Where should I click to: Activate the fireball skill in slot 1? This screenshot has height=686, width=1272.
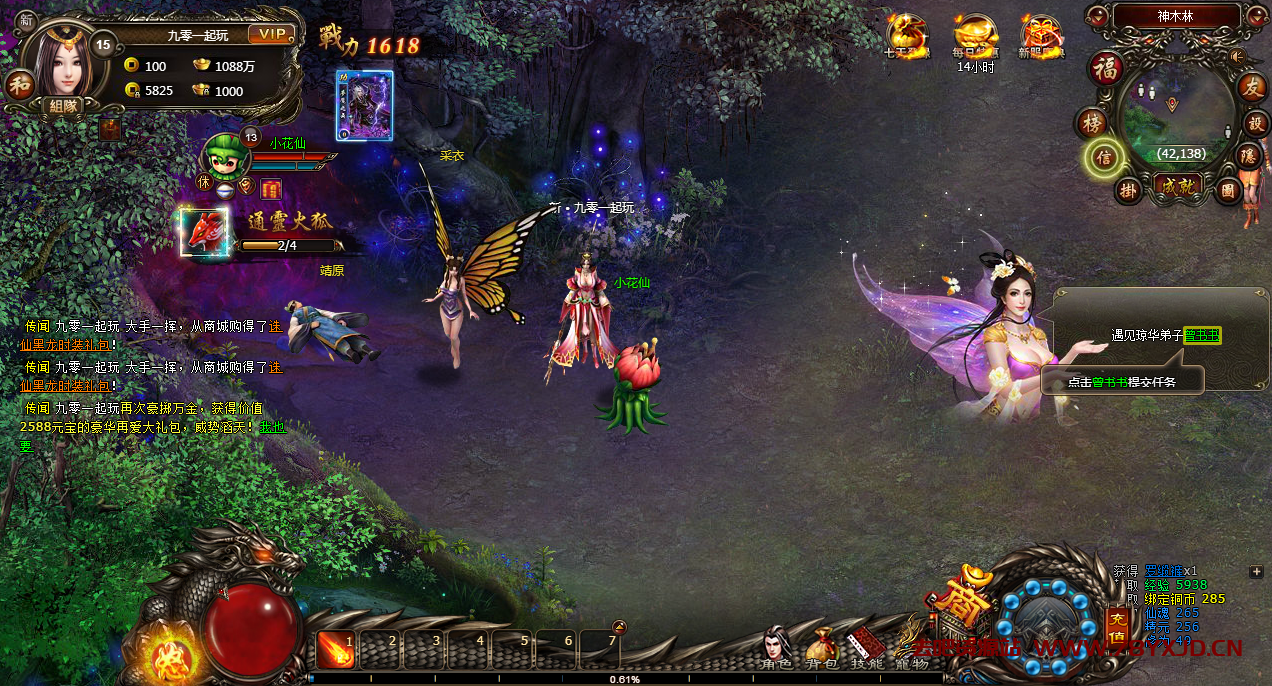point(334,650)
